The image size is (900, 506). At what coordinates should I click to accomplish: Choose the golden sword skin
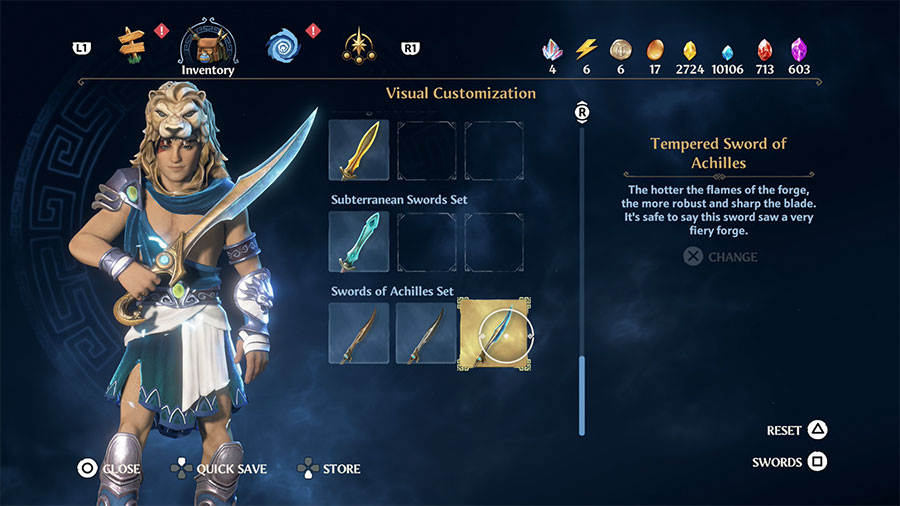pos(359,151)
